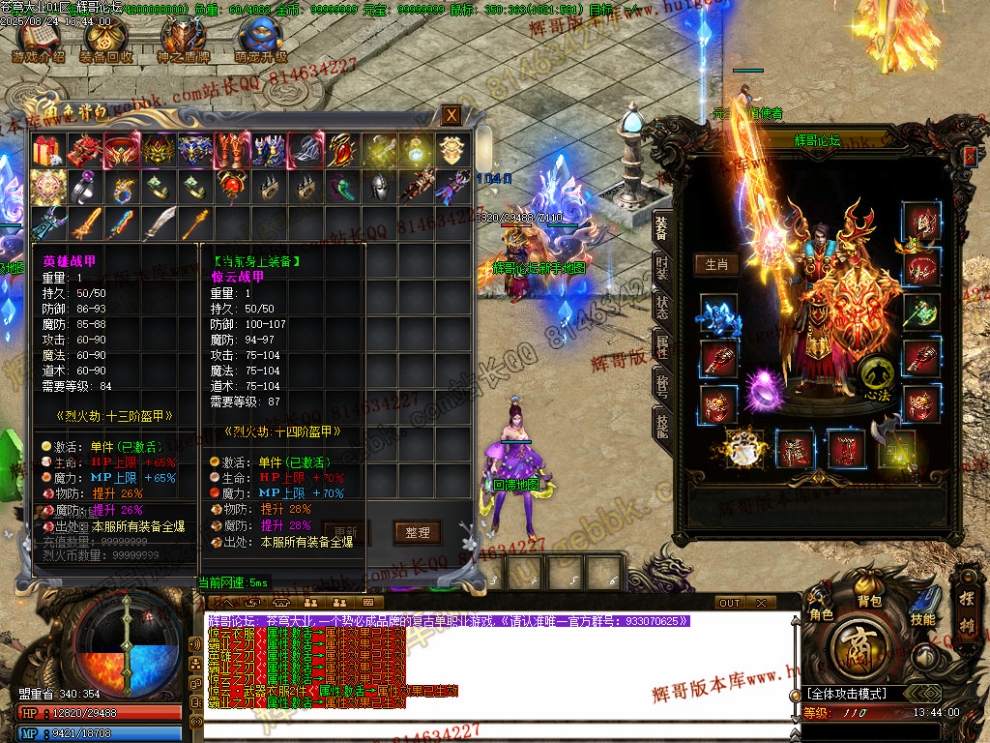Close the character equipment panel
Screen dimensions: 990x743
(x=969, y=156)
